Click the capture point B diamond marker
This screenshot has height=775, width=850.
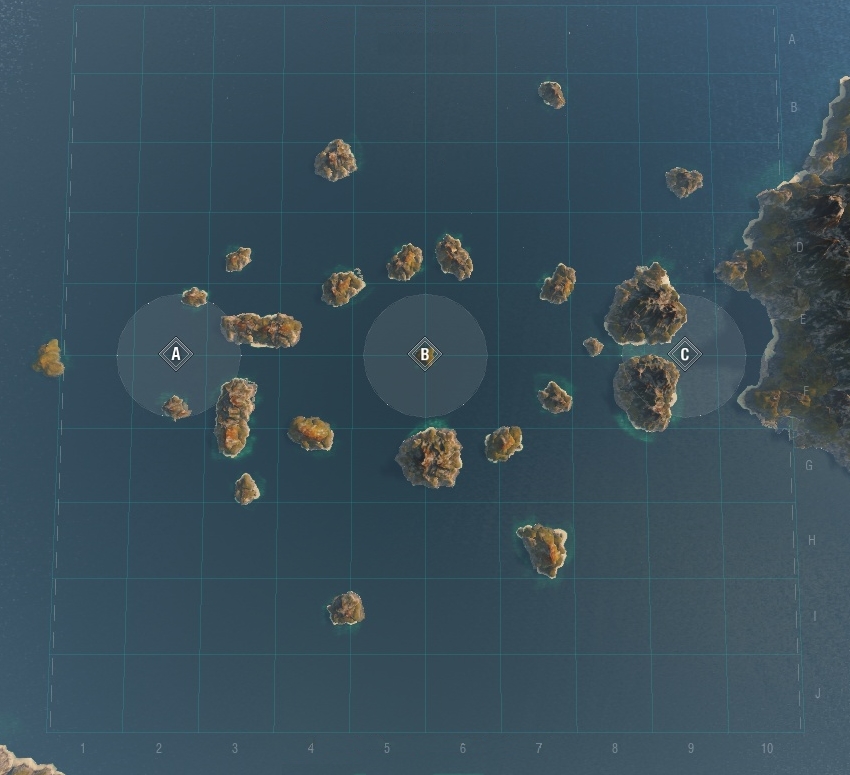coord(425,354)
